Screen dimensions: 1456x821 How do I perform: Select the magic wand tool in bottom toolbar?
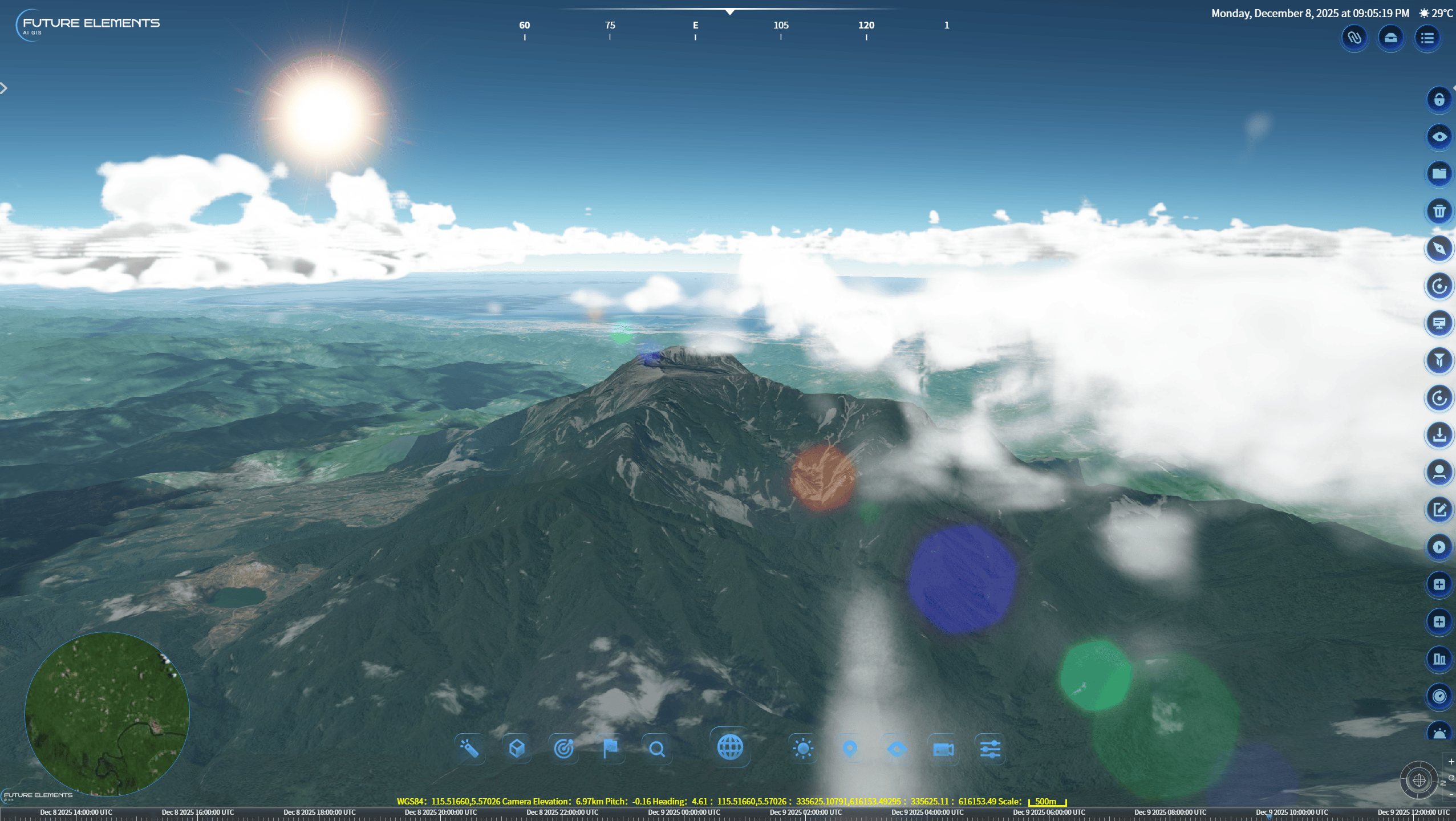coord(471,749)
